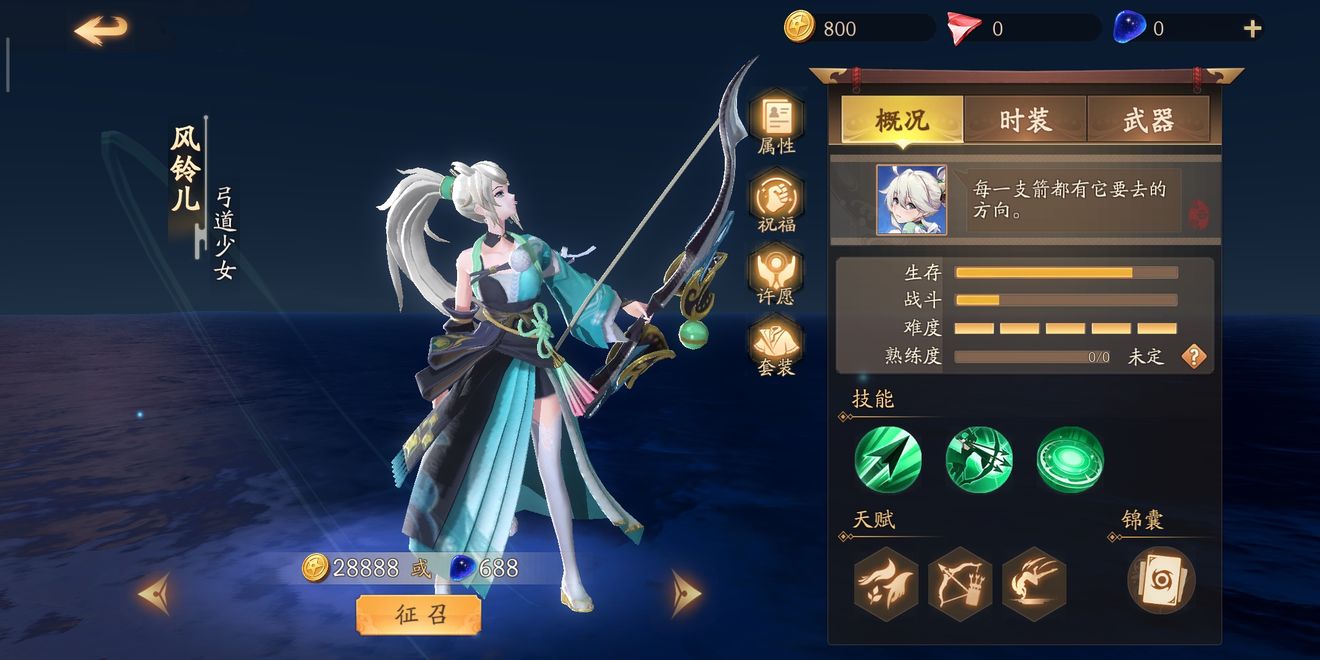
Task: Go back using the return arrow
Action: coord(101,30)
